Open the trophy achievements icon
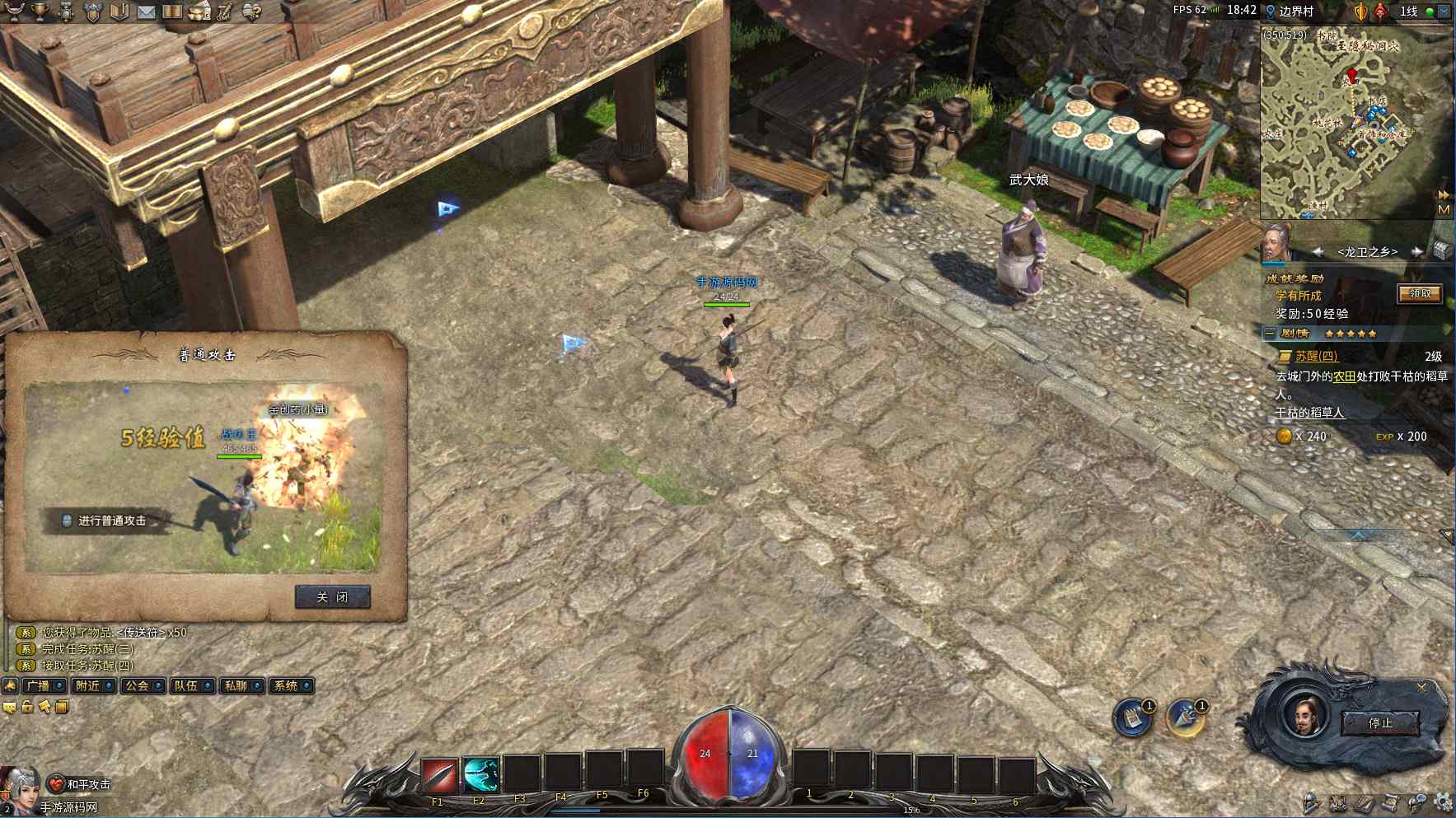 (x=39, y=12)
